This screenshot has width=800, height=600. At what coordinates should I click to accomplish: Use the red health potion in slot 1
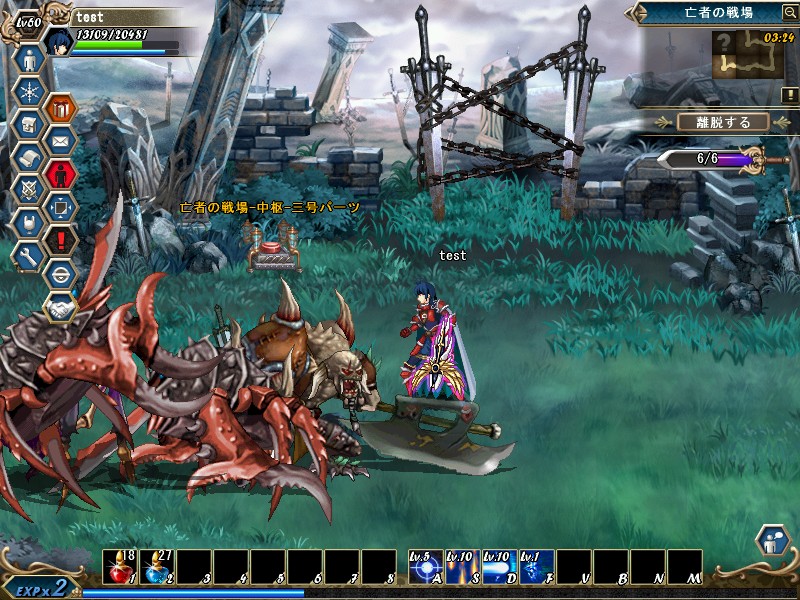tap(119, 566)
